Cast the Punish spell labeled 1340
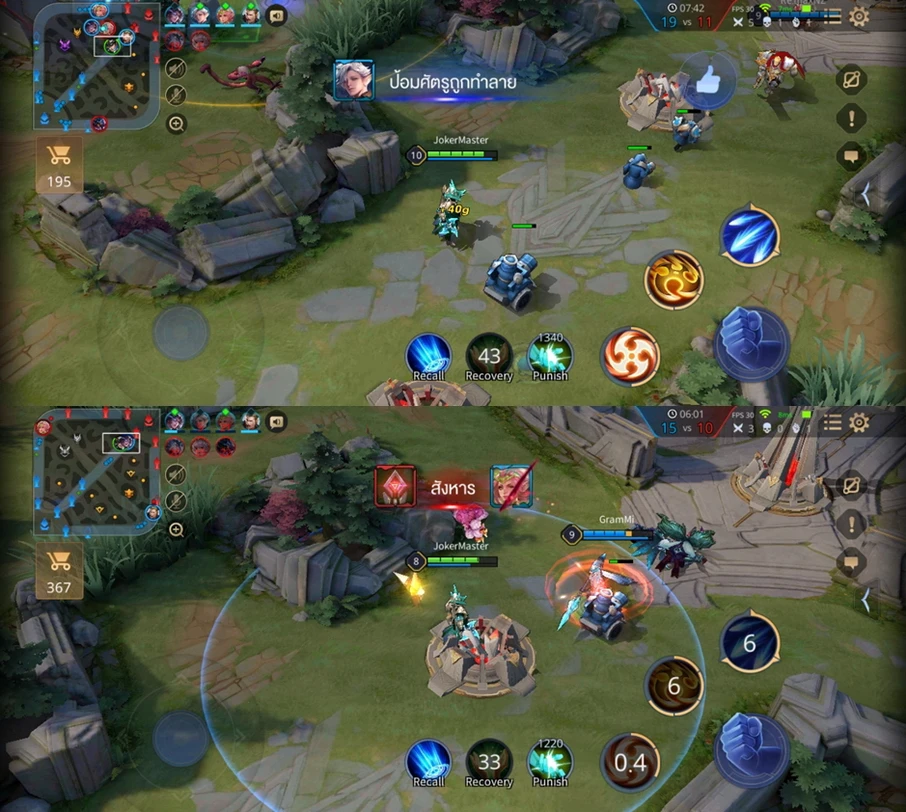906x812 pixels. coord(549,357)
